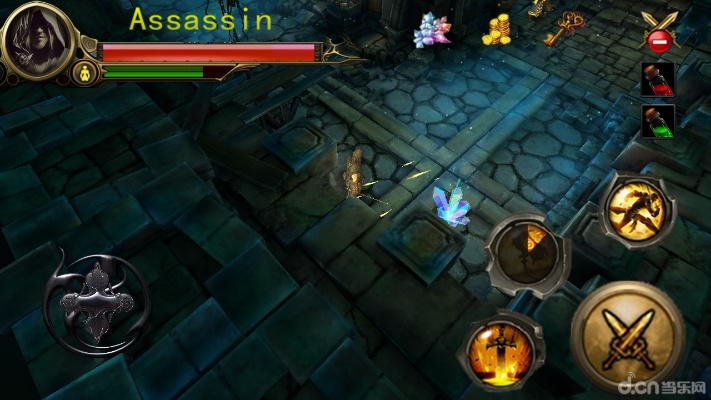Tap the crystal cluster HUD icon
Image resolution: width=711 pixels, height=400 pixels.
(432, 30)
